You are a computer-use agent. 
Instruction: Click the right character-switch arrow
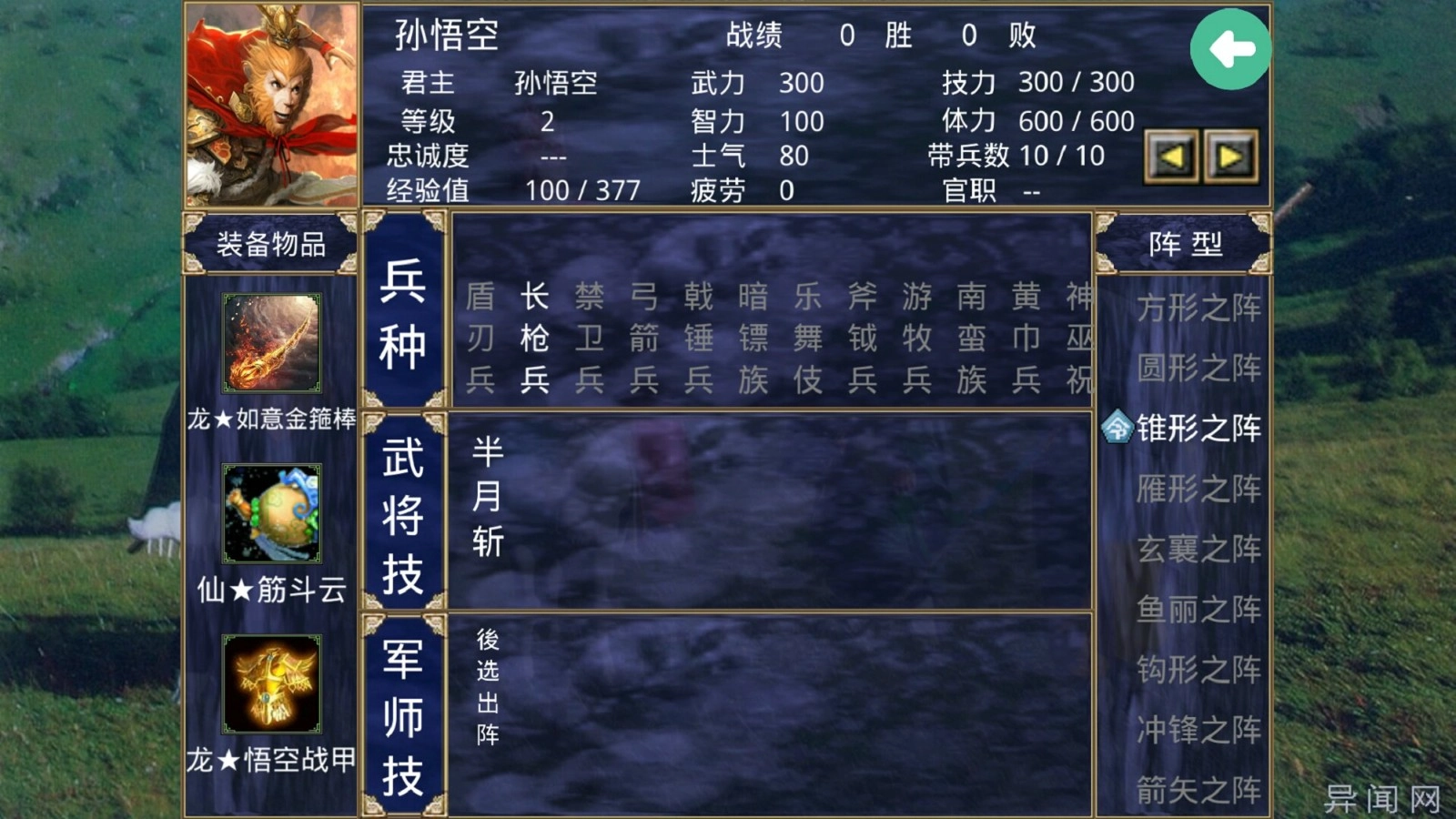pyautogui.click(x=1233, y=155)
